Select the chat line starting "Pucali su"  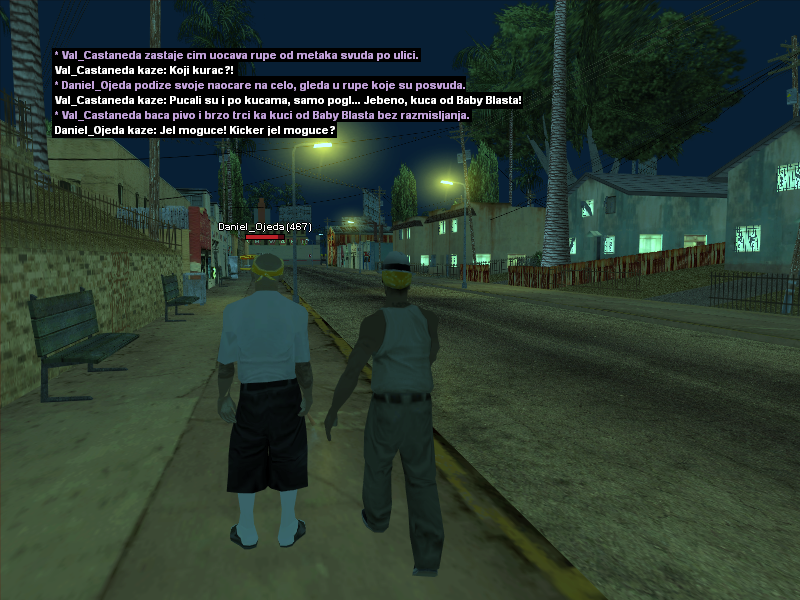point(288,100)
